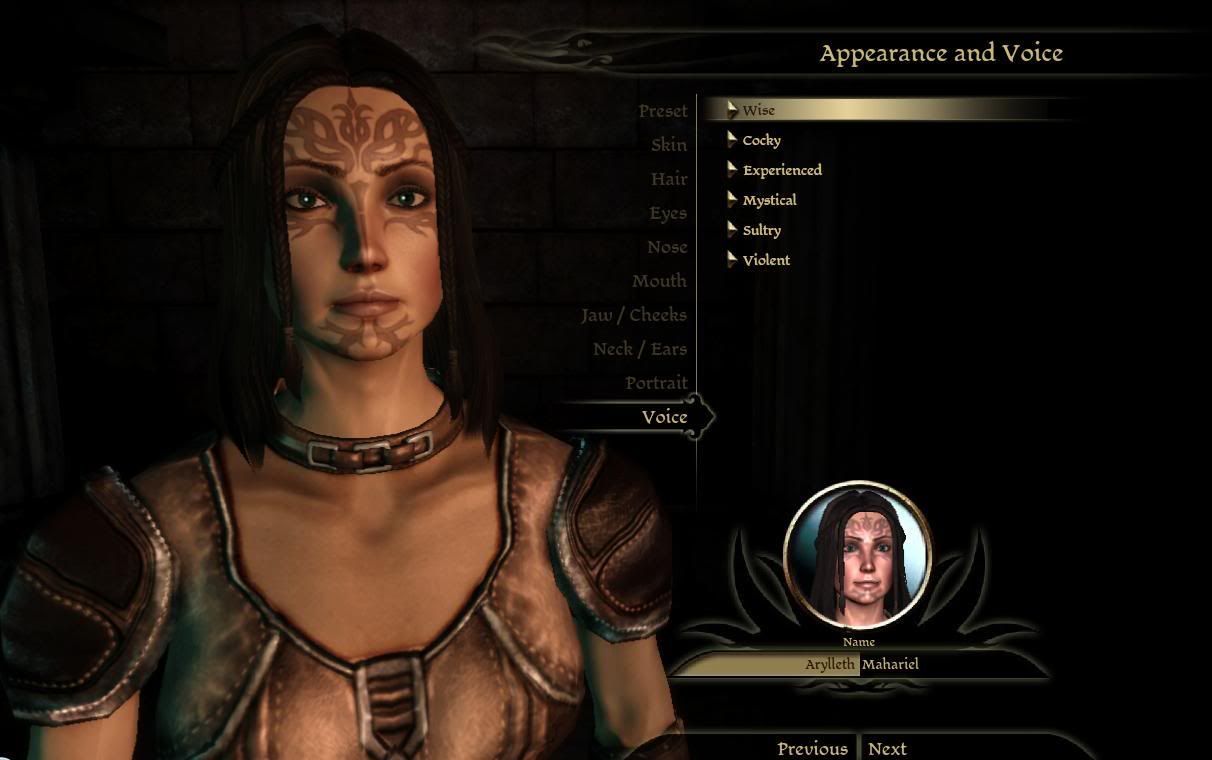1212x760 pixels.
Task: Click the round character portrait preview
Action: point(858,555)
